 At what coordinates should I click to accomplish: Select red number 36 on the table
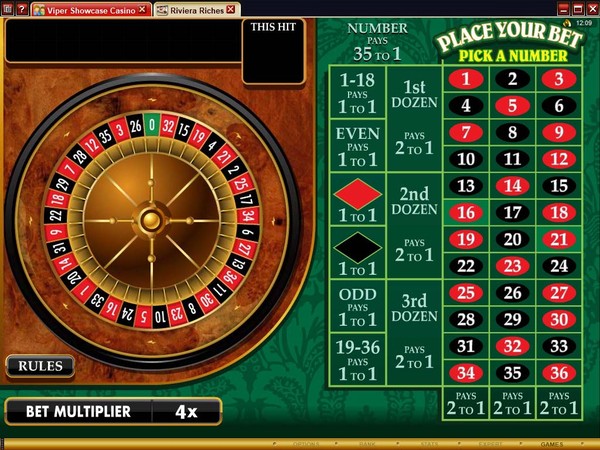pos(560,373)
